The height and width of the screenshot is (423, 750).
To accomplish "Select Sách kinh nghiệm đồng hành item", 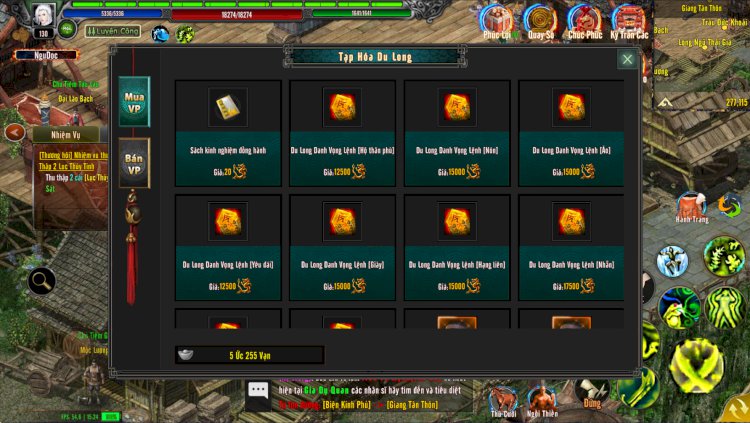I will tap(228, 132).
